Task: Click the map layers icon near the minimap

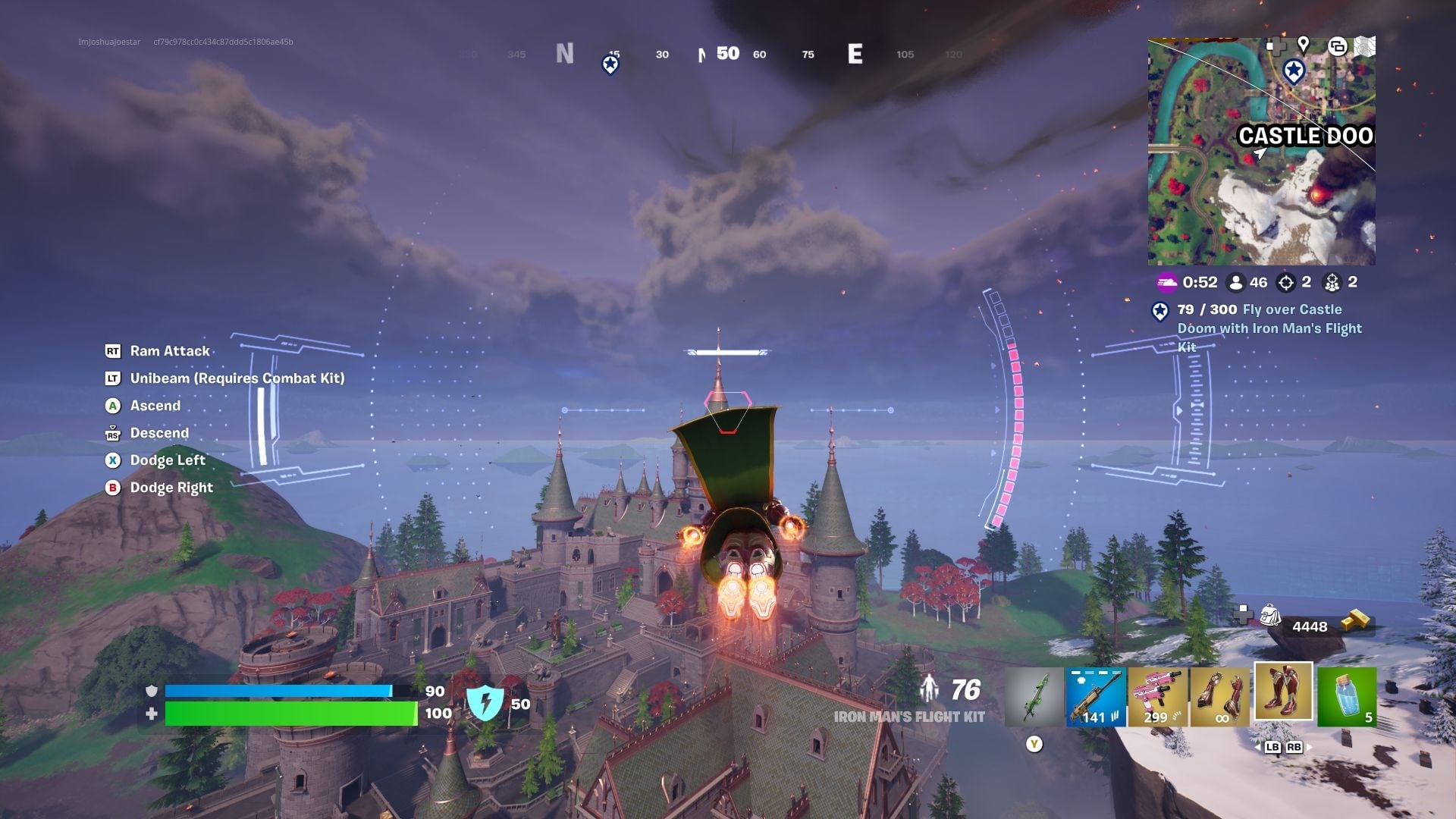Action: click(1338, 46)
